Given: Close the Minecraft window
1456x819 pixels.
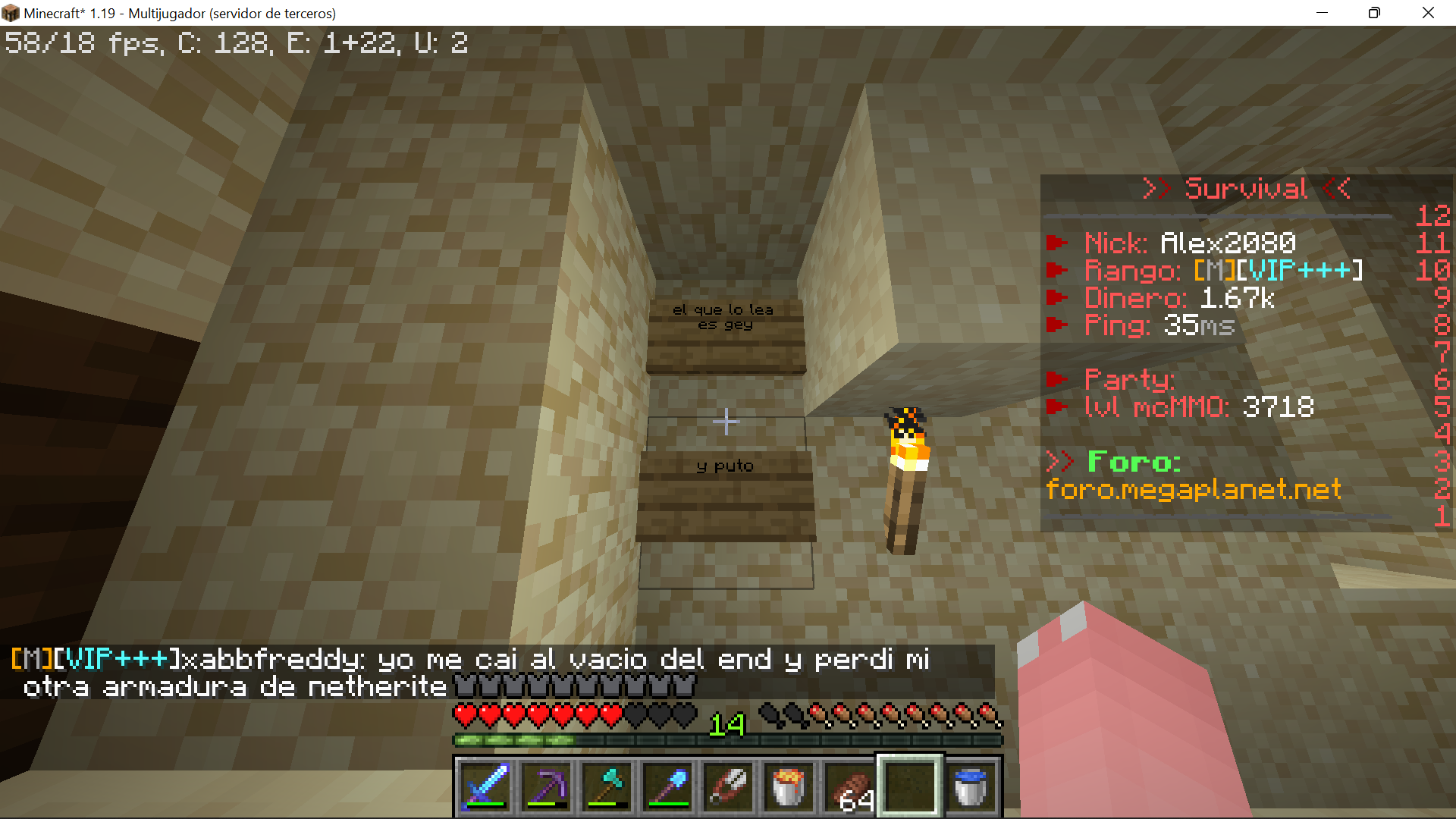Looking at the screenshot, I should point(1428,13).
